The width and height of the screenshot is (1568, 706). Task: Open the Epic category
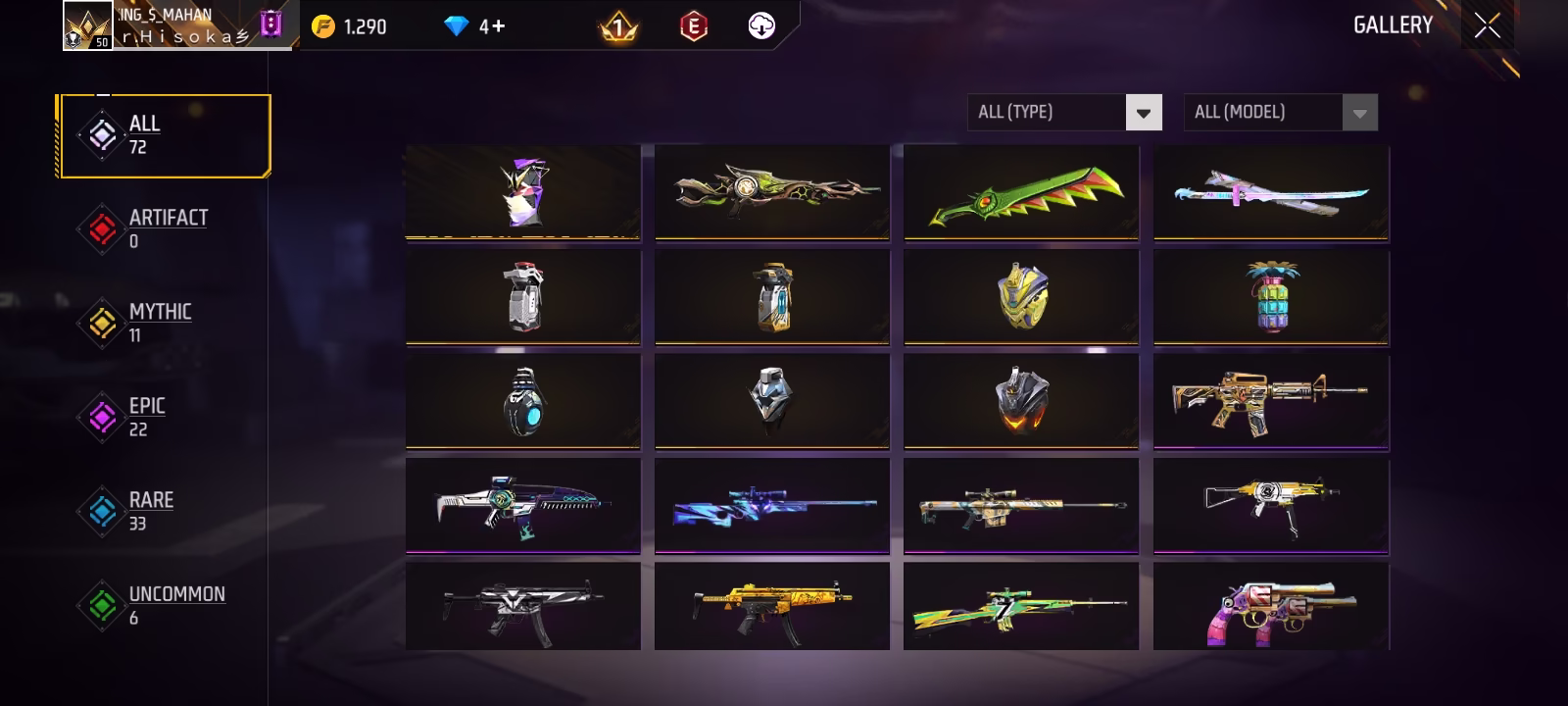[x=145, y=417]
